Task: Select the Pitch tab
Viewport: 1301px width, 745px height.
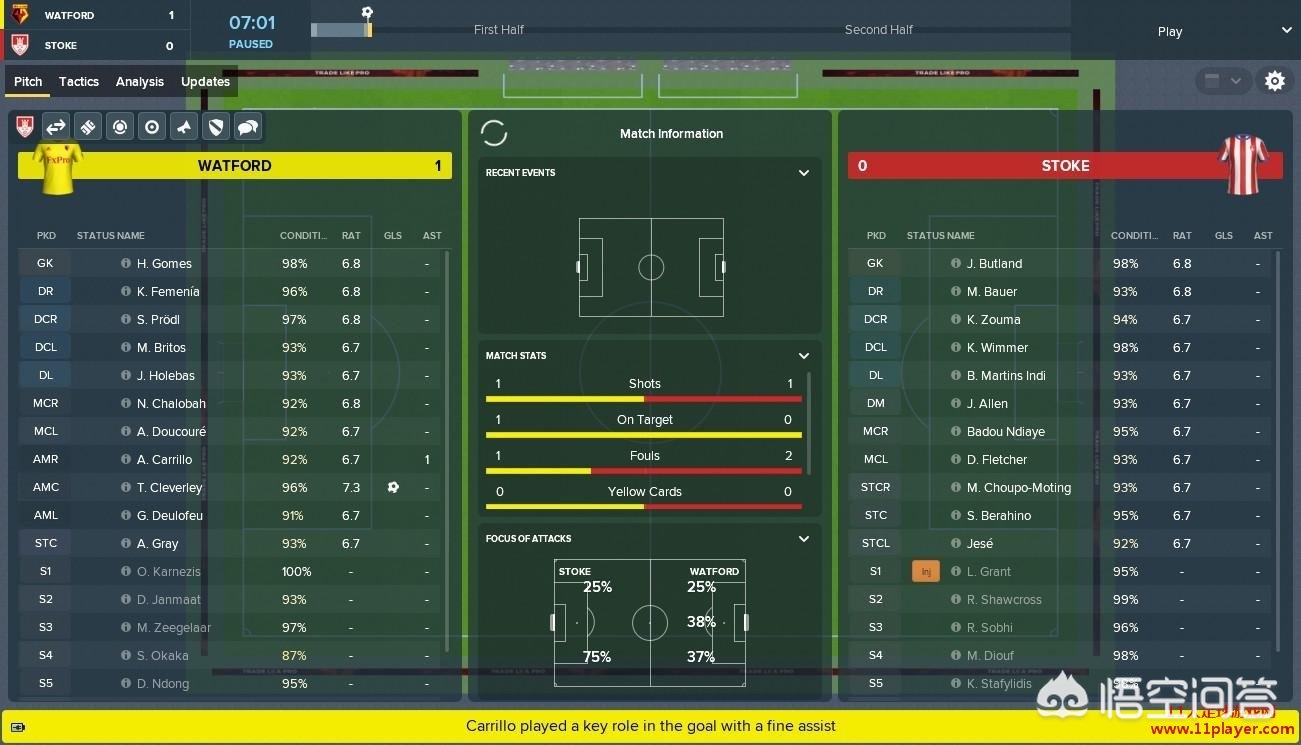Action: point(28,82)
